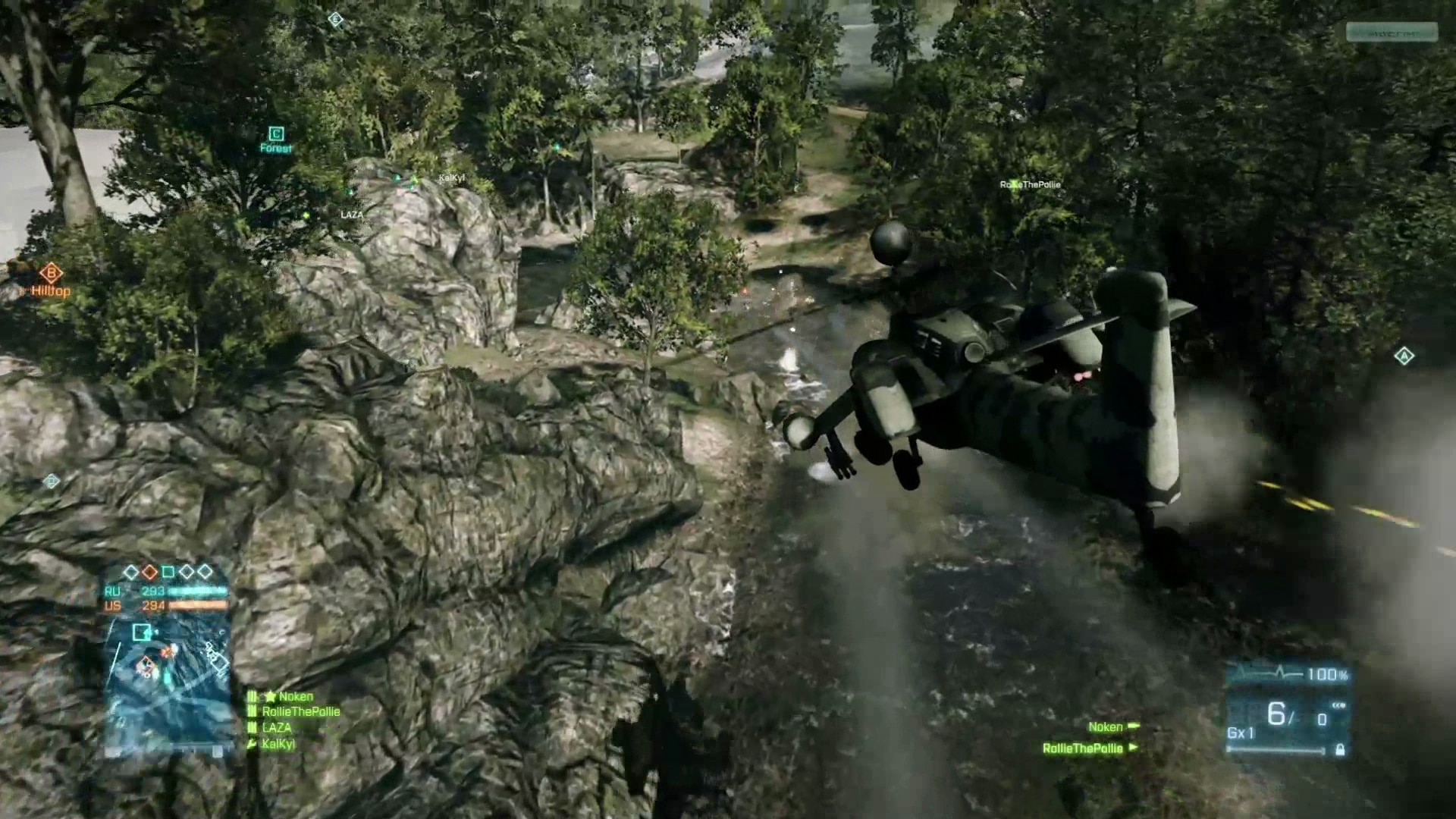
Task: Click RollieThePollie's vehicle seat entry
Action: [1083, 748]
